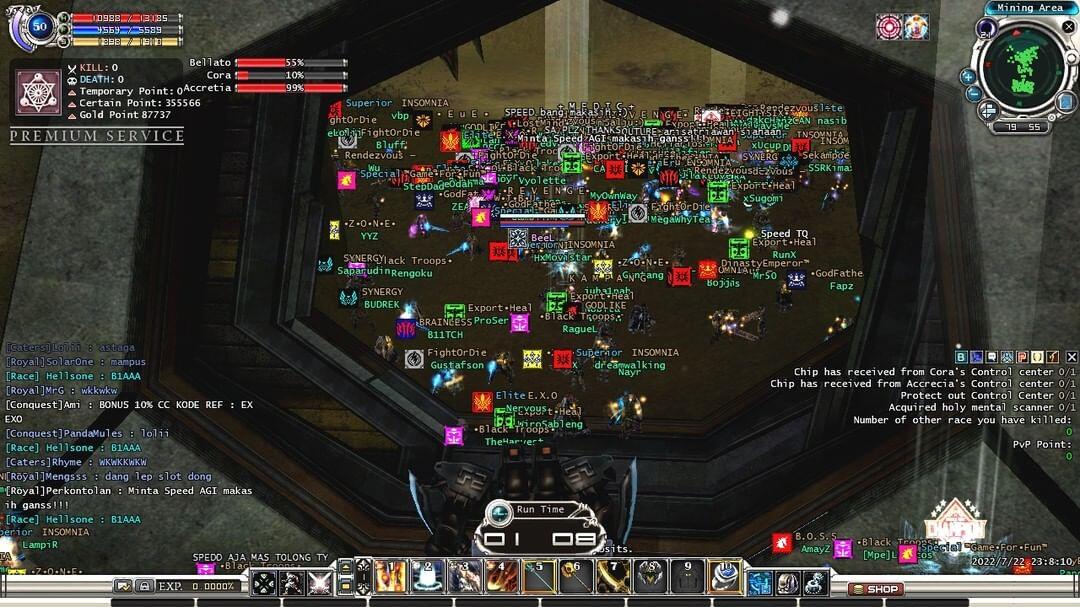Activate the armor icon in slot 9
This screenshot has height=607, width=1080.
[x=687, y=576]
